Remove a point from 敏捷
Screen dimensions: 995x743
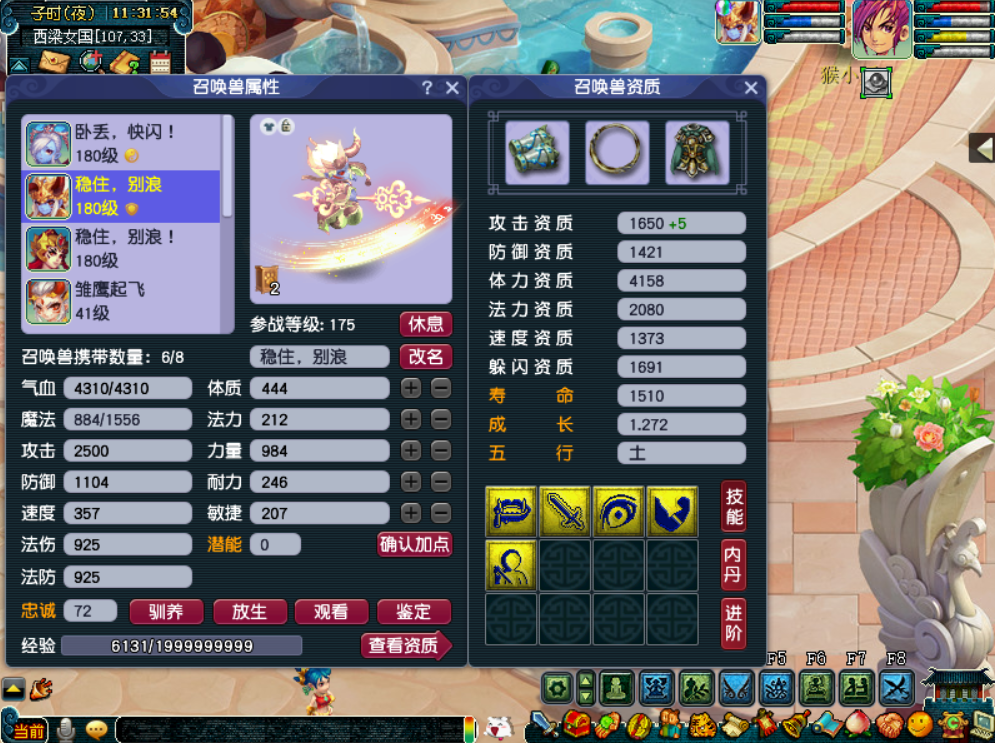(441, 513)
